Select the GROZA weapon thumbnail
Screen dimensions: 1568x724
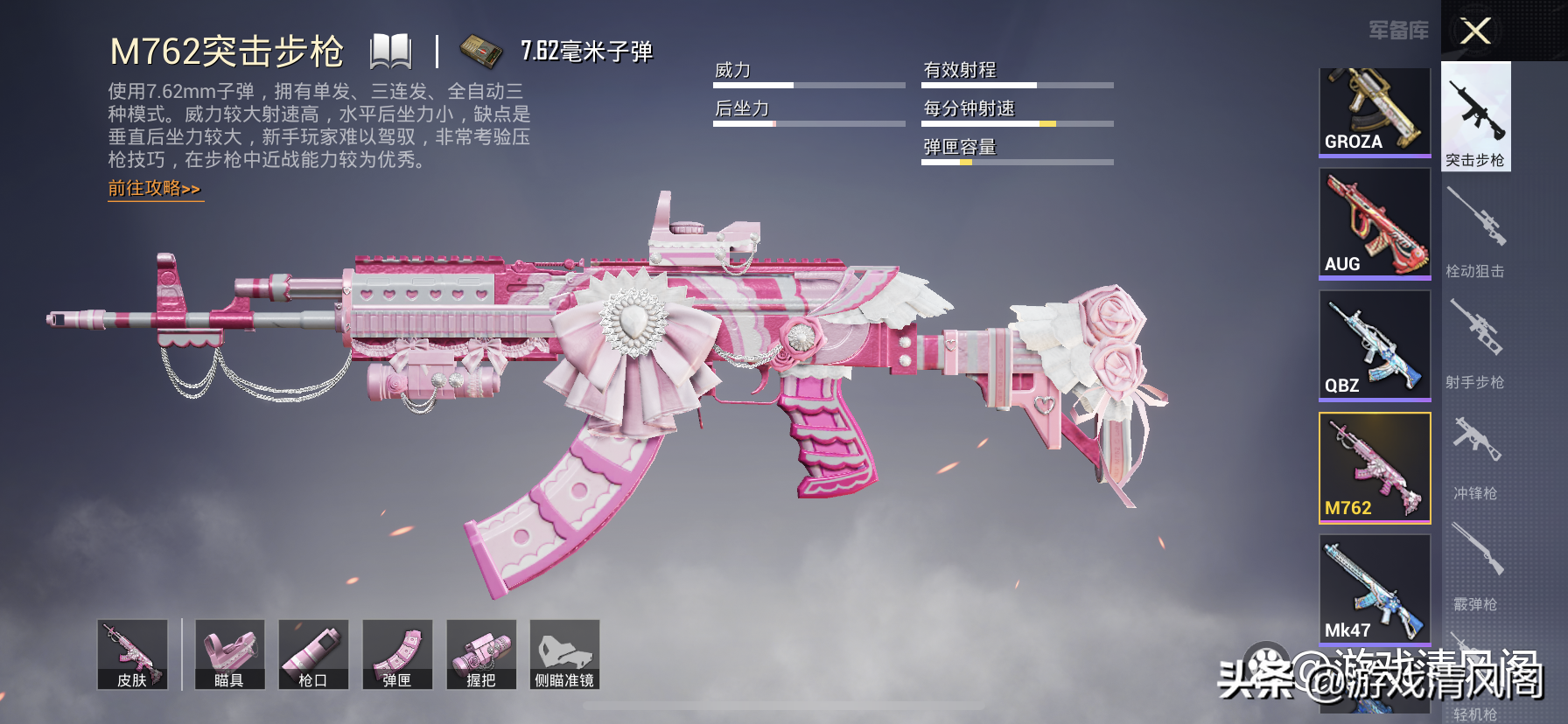[x=1374, y=112]
